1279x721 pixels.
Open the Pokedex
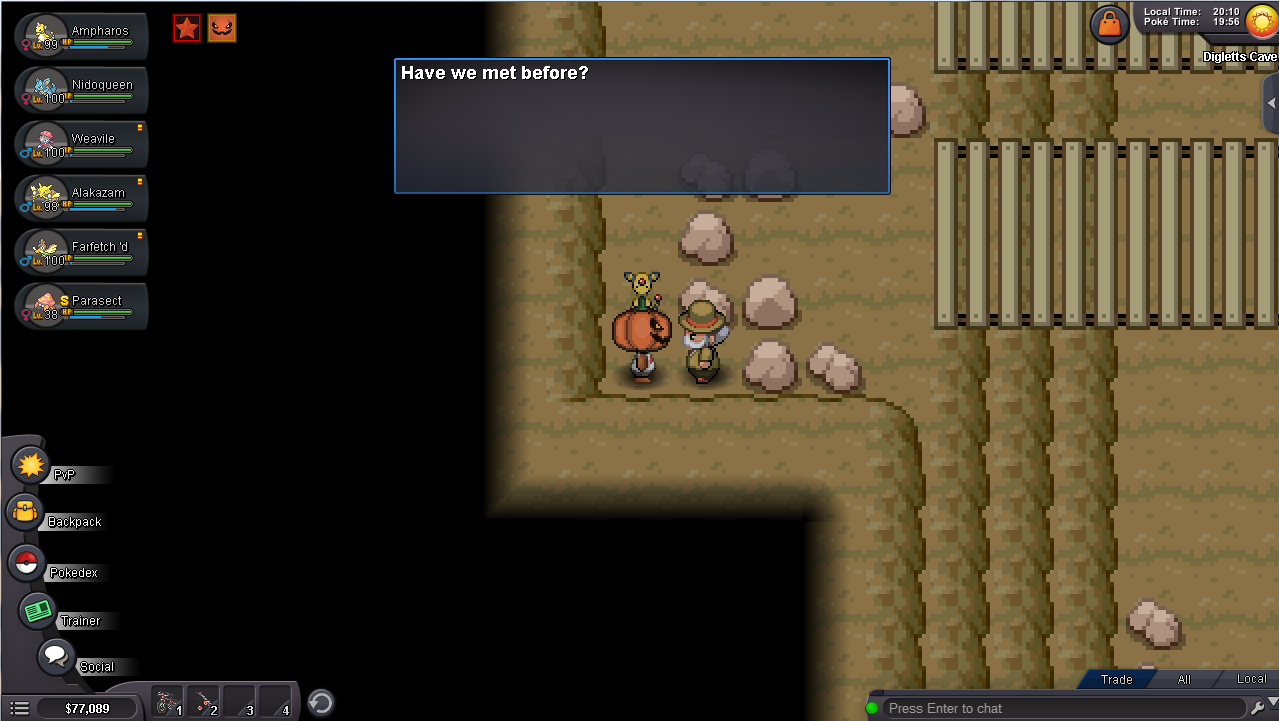[27, 564]
